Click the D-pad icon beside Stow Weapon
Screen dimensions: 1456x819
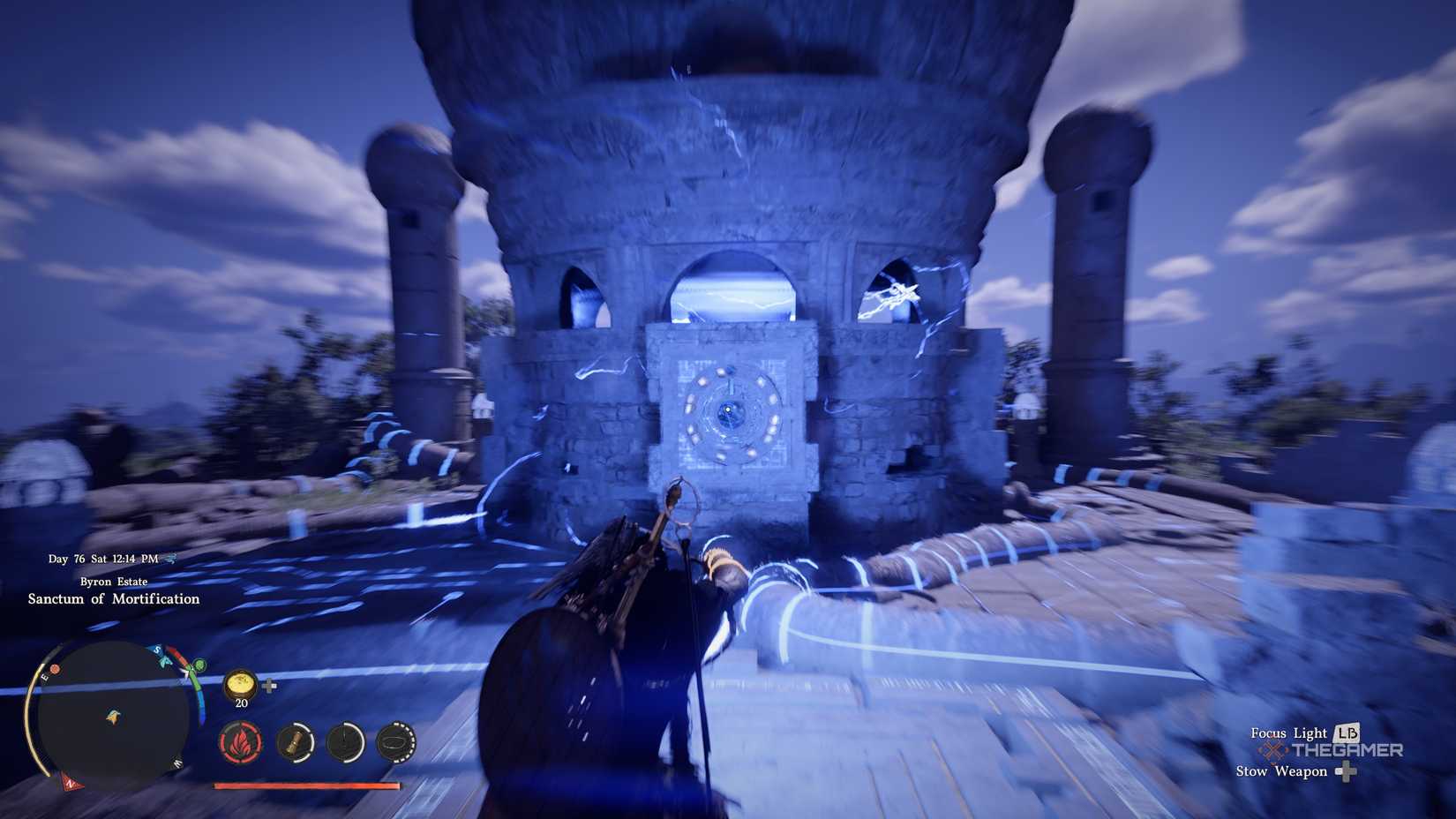[1347, 771]
